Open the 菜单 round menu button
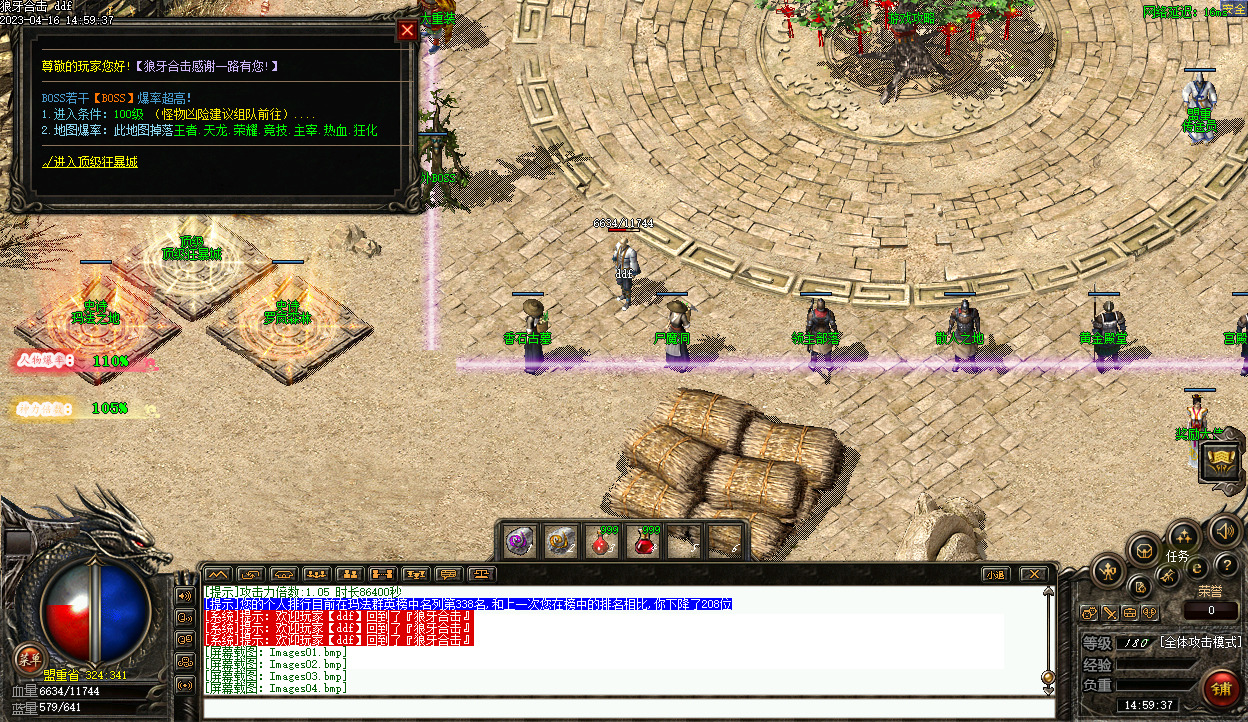 (x=28, y=658)
